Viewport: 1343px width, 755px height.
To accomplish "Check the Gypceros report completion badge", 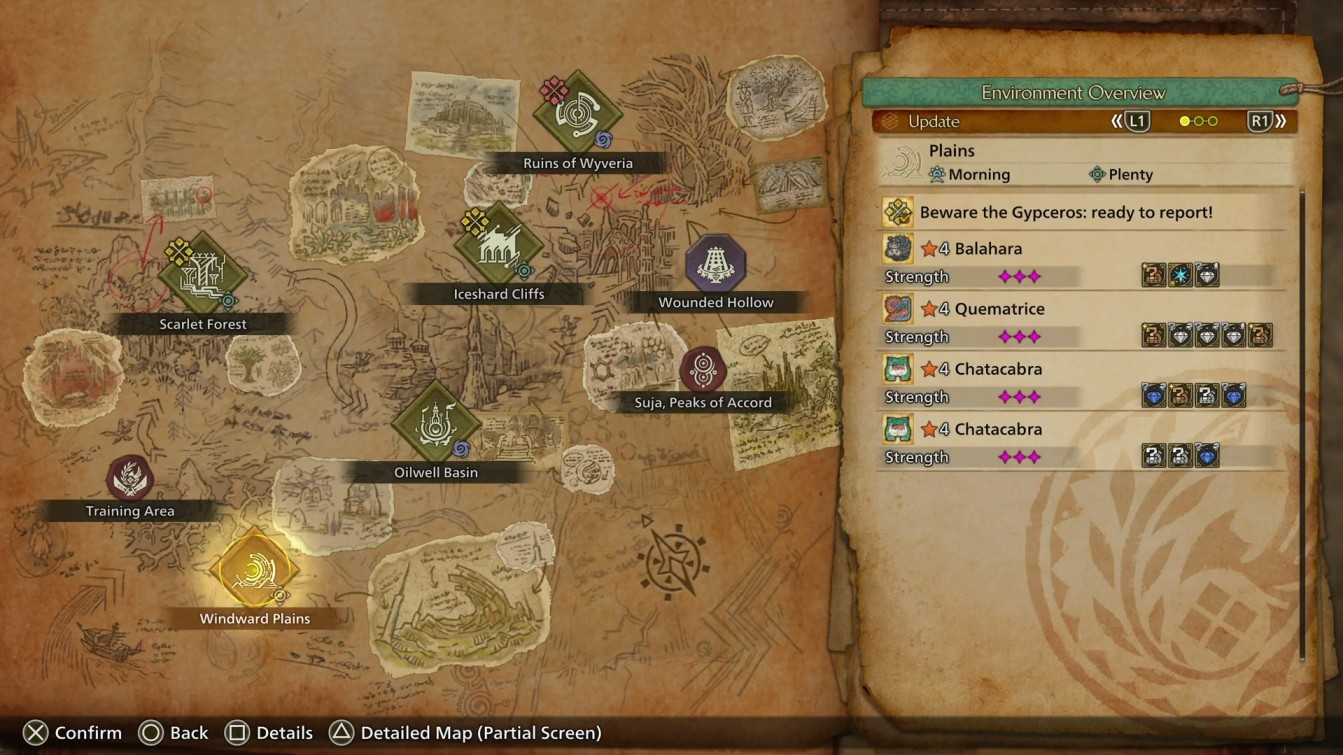I will point(896,212).
